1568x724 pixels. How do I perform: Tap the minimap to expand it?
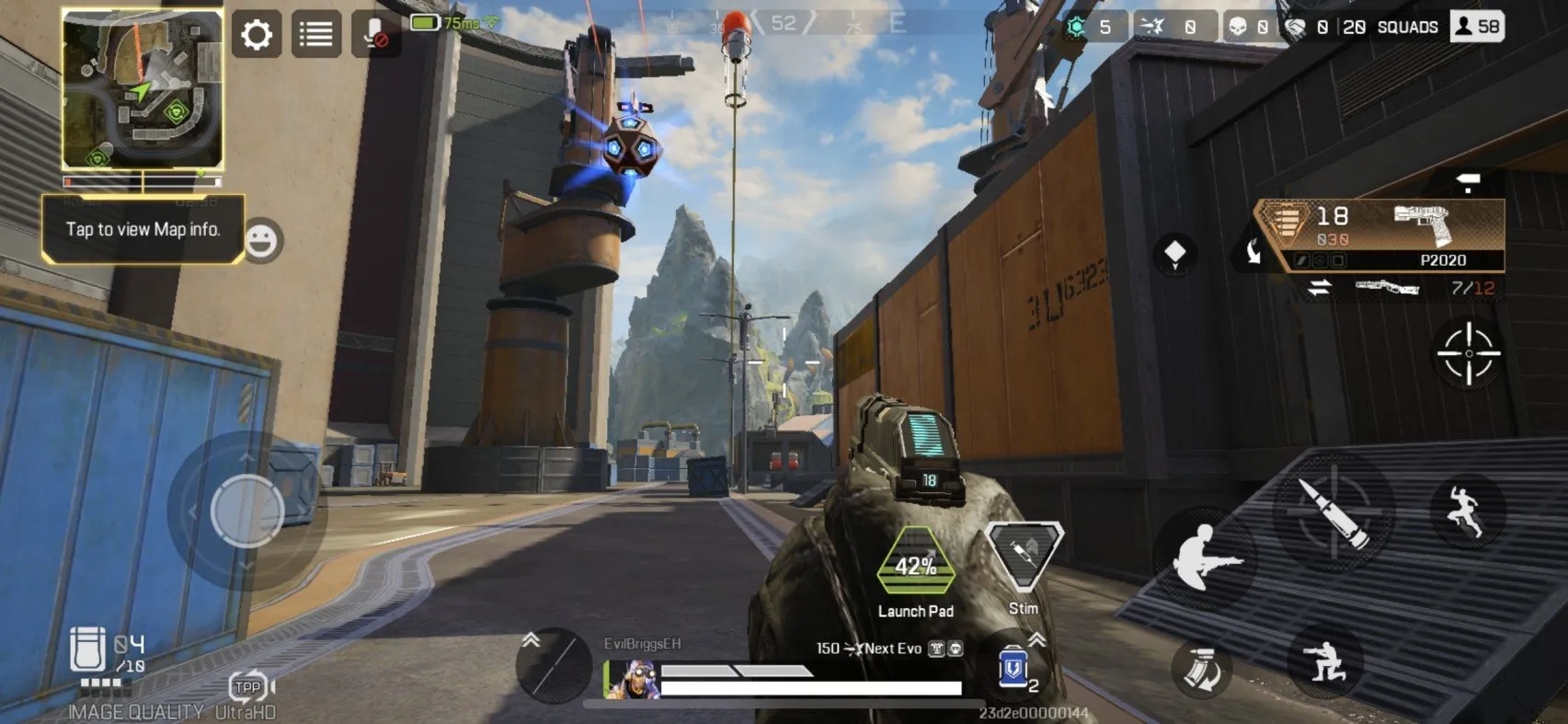tap(143, 89)
